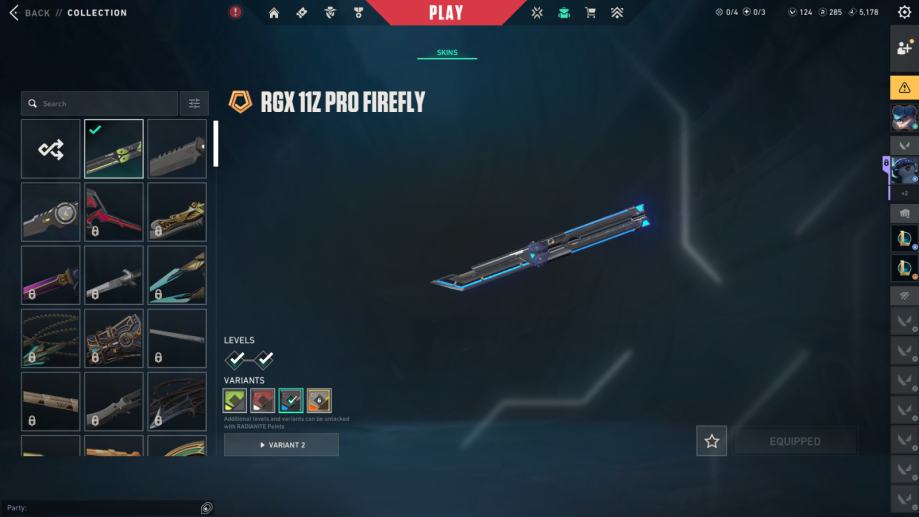Click the red alert notification icon
The height and width of the screenshot is (517, 919).
tap(235, 13)
